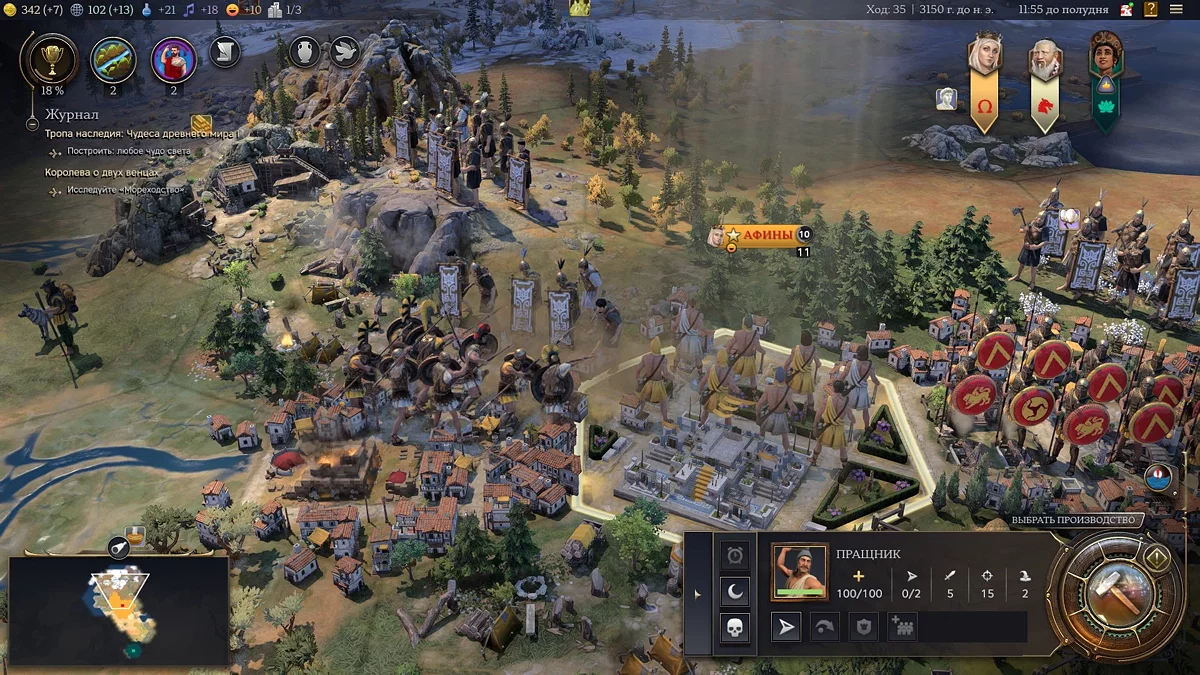Open the hamburger main menu
The height and width of the screenshot is (675, 1200).
[x=1176, y=9]
